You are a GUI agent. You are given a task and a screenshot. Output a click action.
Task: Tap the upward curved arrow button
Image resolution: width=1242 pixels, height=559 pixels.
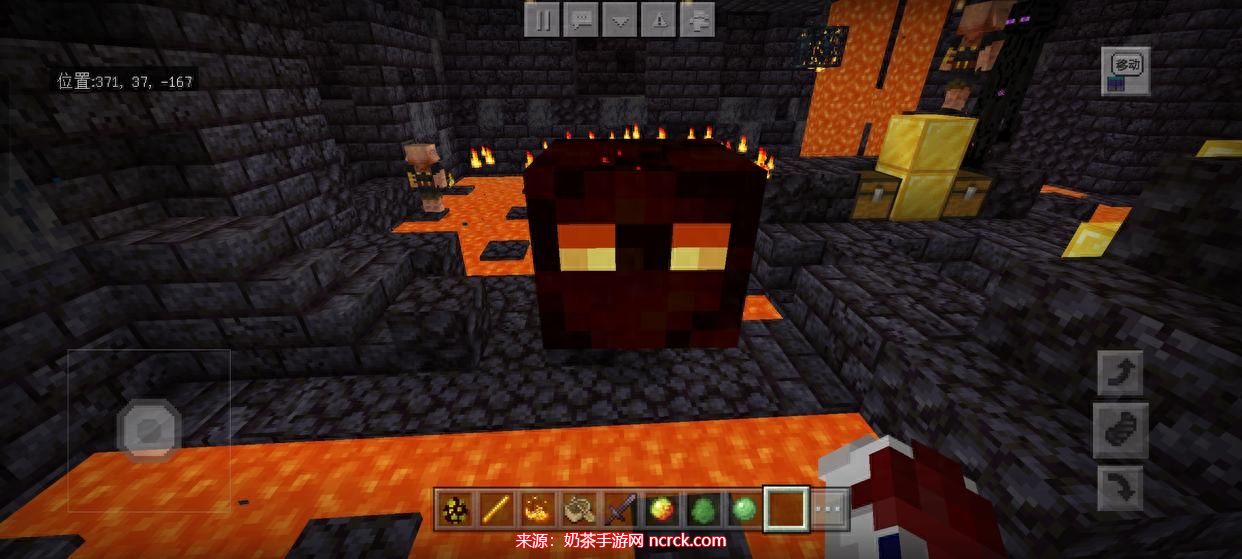[x=1119, y=374]
